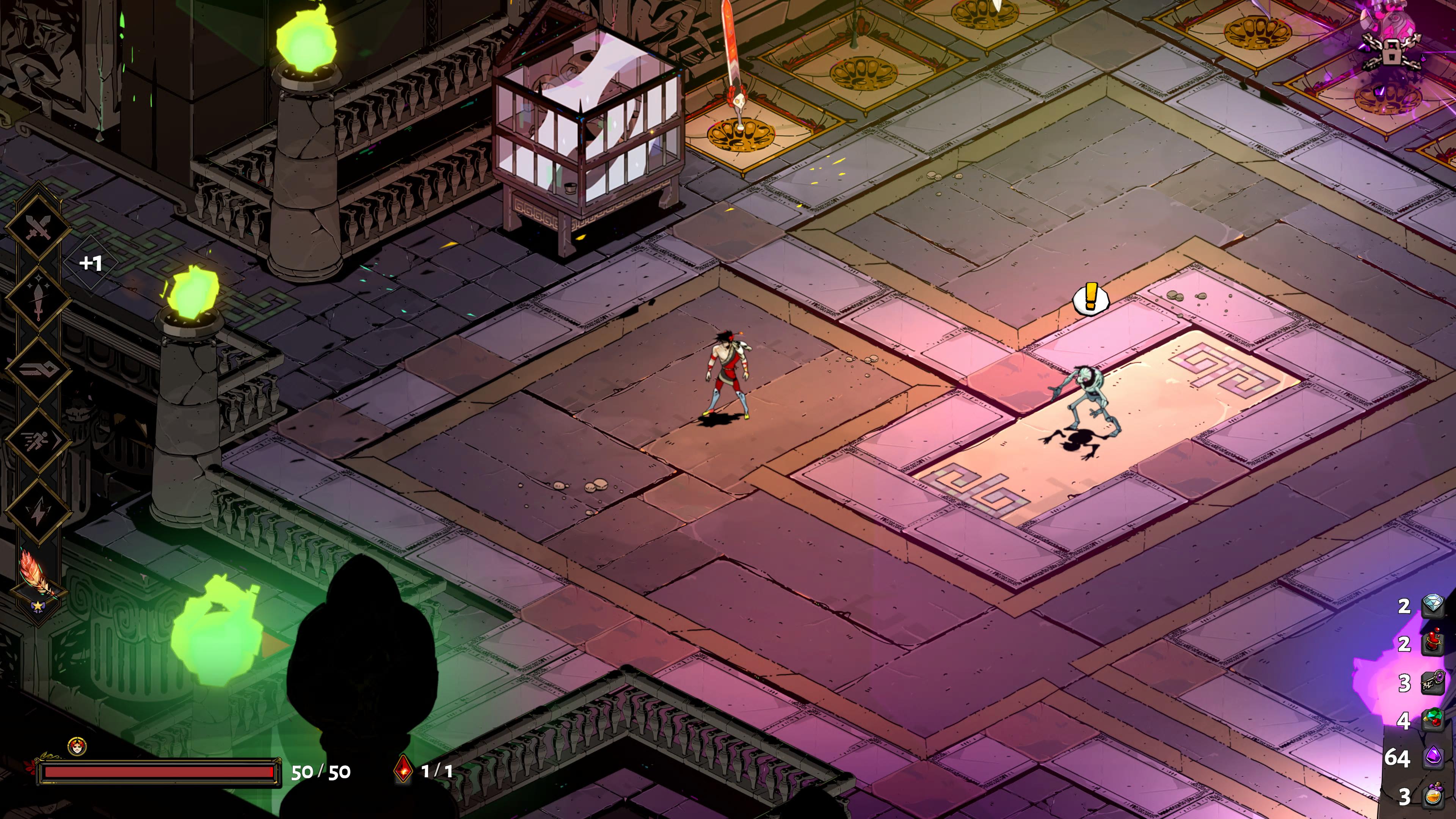
Task: Choose the green and red gemstones icon
Action: pos(1433,720)
